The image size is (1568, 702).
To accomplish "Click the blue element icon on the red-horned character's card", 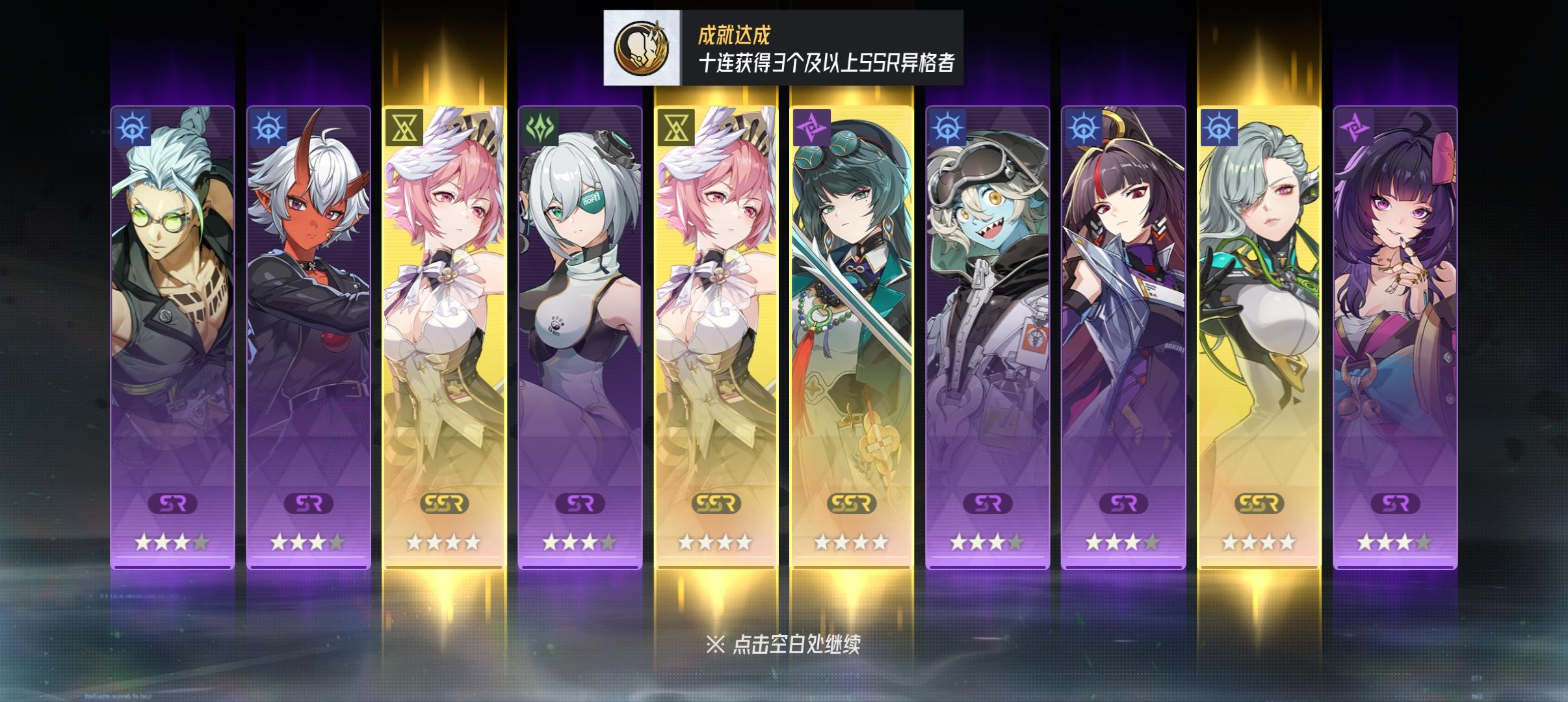I will 268,128.
